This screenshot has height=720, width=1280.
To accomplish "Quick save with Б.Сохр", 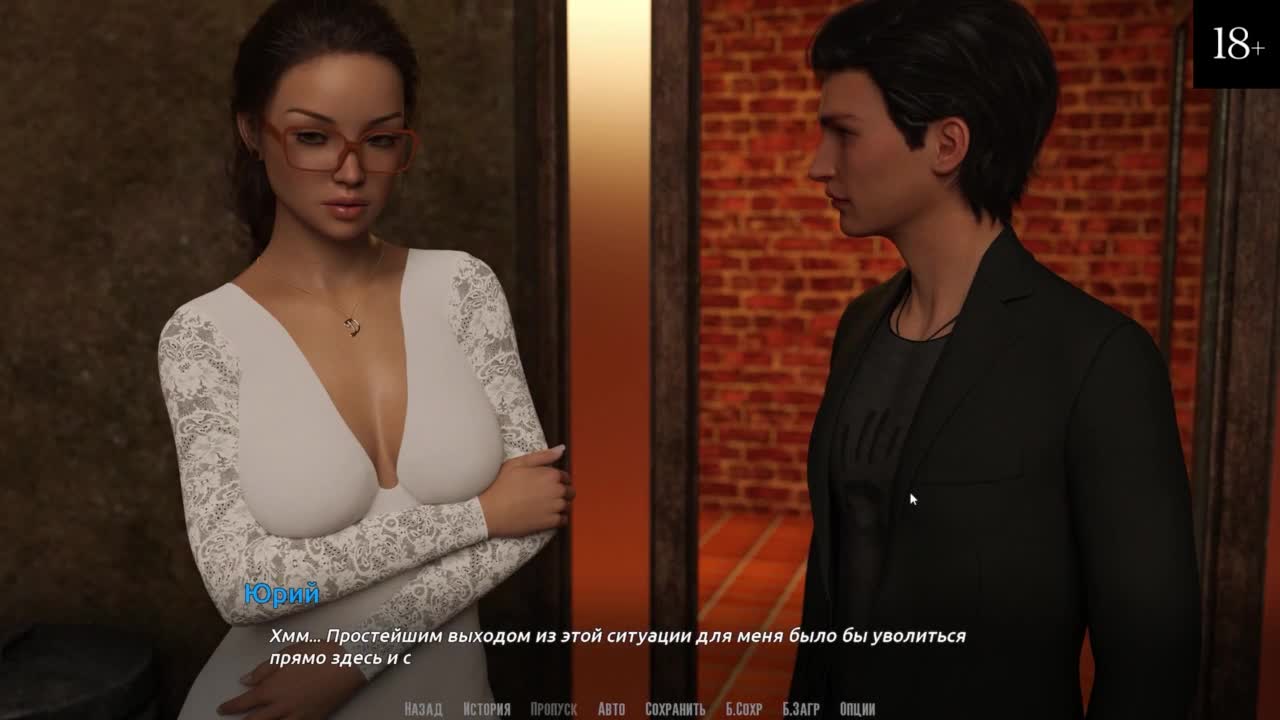I will click(x=744, y=709).
